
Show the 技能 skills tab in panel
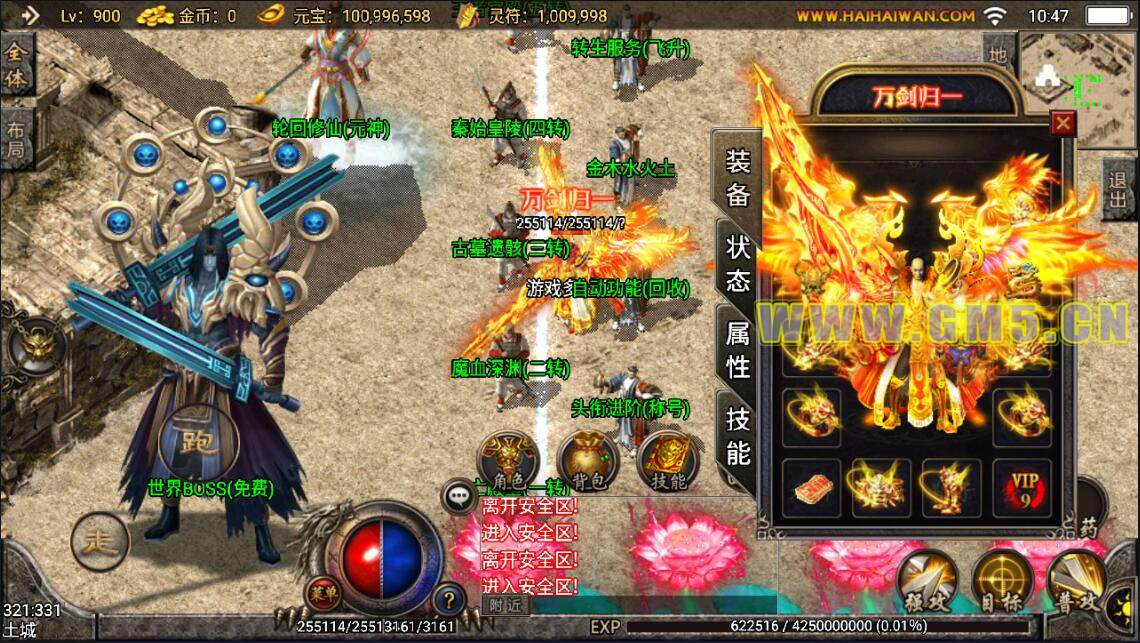point(738,438)
